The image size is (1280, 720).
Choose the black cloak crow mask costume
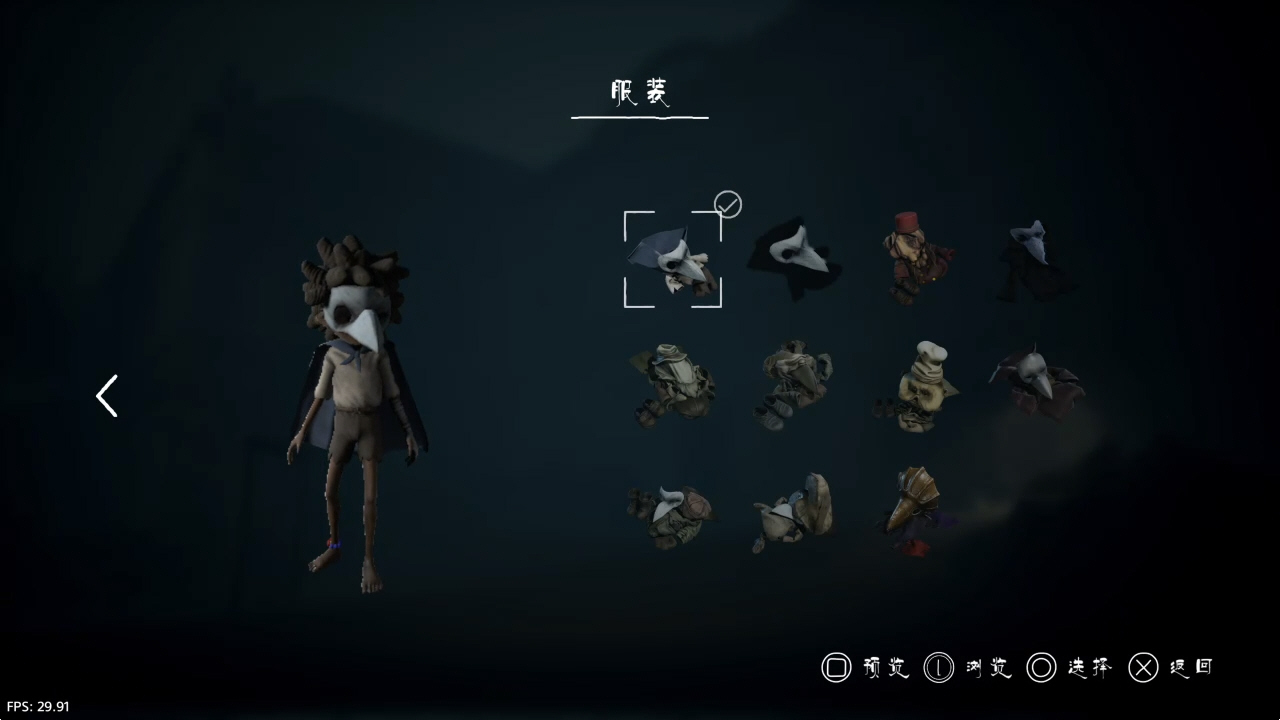pyautogui.click(x=797, y=259)
